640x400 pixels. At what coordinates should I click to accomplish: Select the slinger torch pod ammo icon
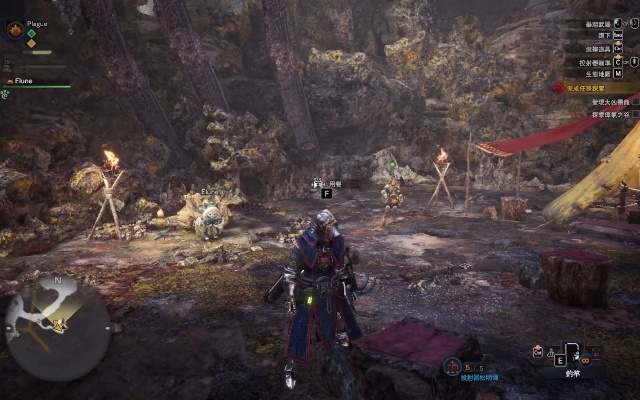pyautogui.click(x=452, y=366)
